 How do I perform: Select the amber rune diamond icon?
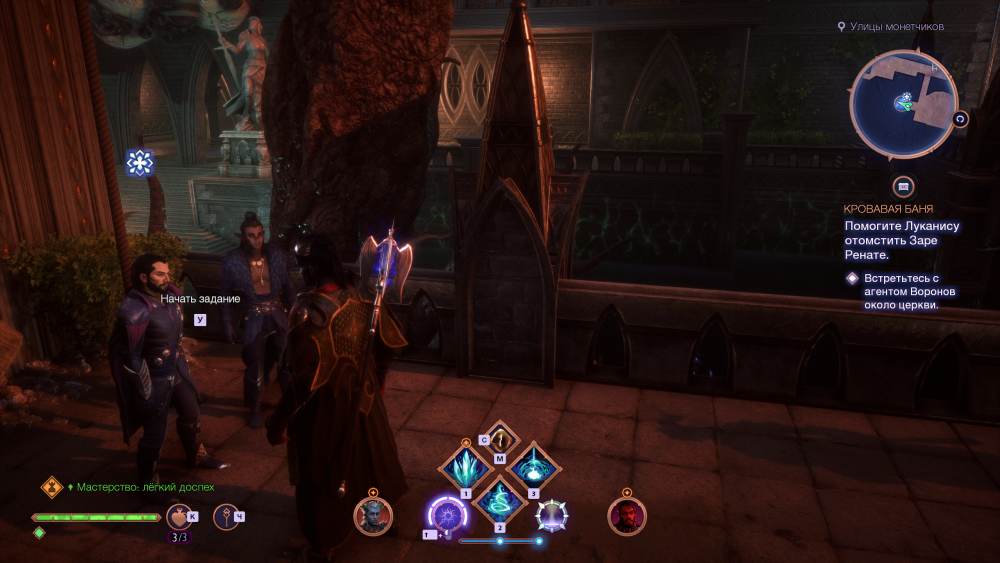[x=500, y=438]
